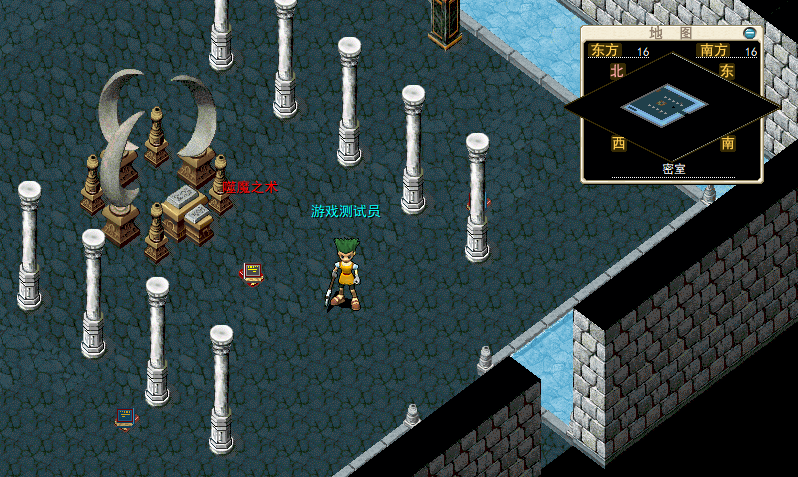This screenshot has height=477, width=798.
Task: Minimize the 地图 map panel
Action: [750, 33]
